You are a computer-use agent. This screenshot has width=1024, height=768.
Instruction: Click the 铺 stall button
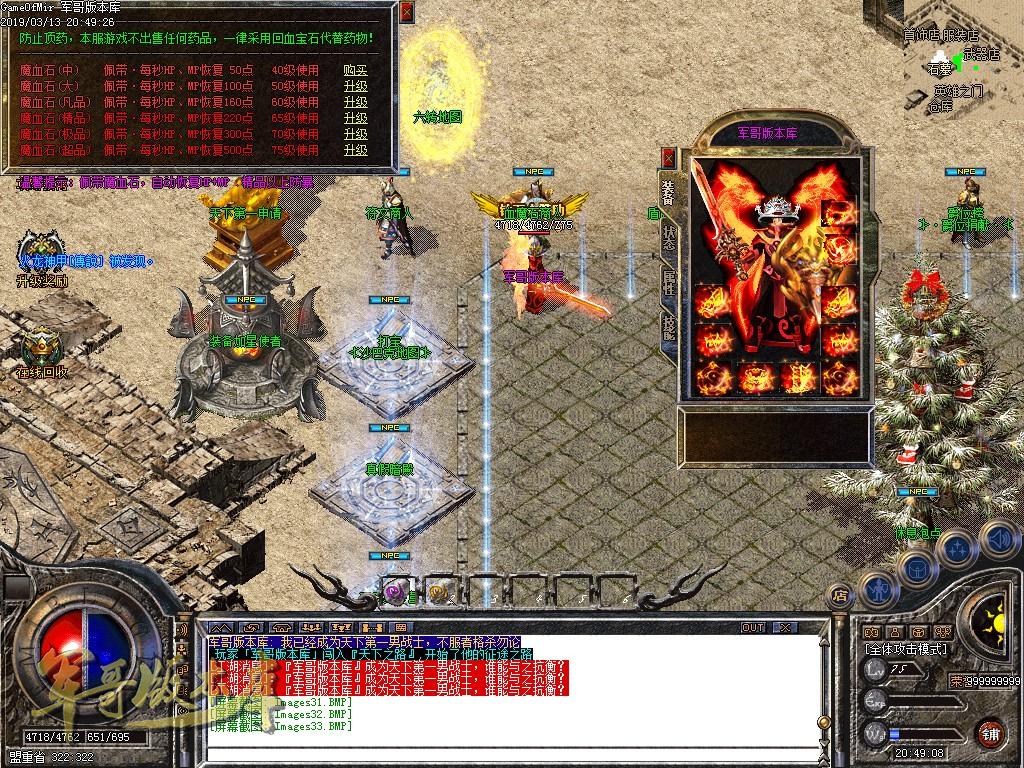[990, 733]
